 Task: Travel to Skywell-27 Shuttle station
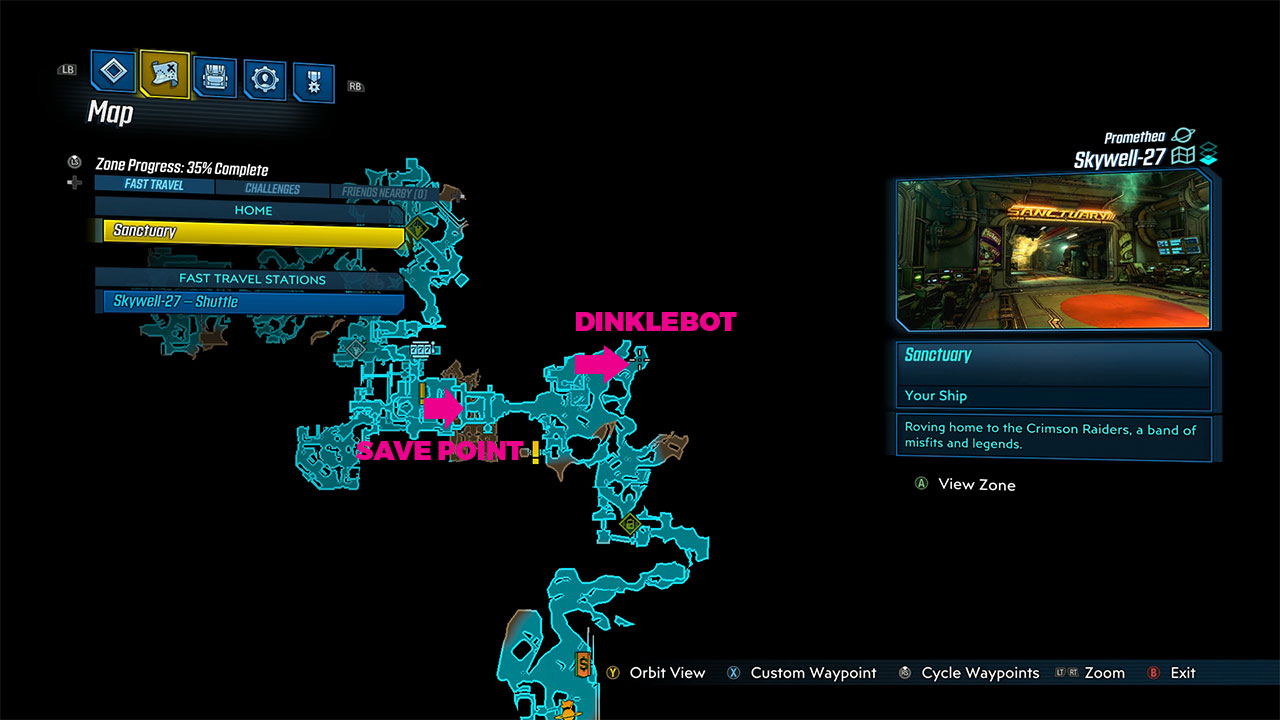(x=250, y=302)
